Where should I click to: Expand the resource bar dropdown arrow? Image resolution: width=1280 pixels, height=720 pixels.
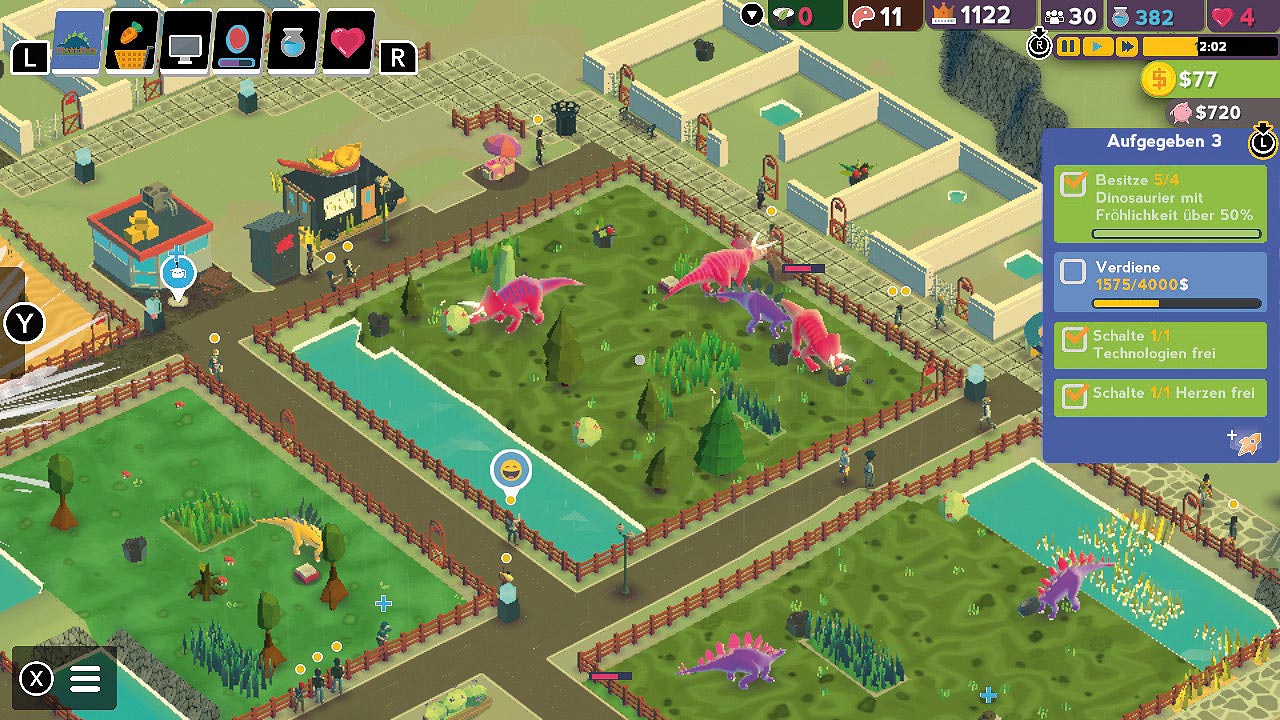click(x=752, y=14)
